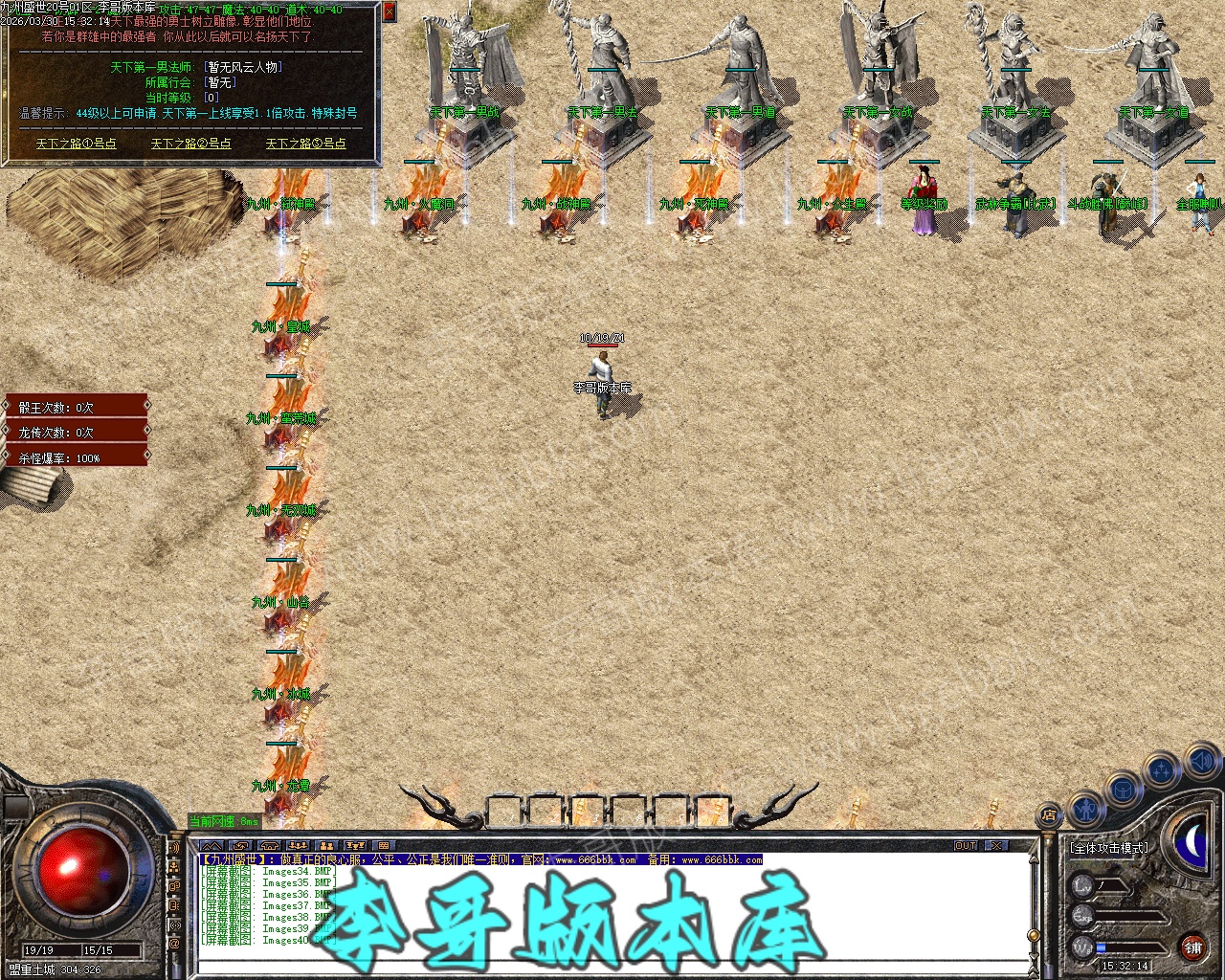The height and width of the screenshot is (980, 1225).
Task: Toggle the sound speaker icon
Action: (x=1201, y=762)
